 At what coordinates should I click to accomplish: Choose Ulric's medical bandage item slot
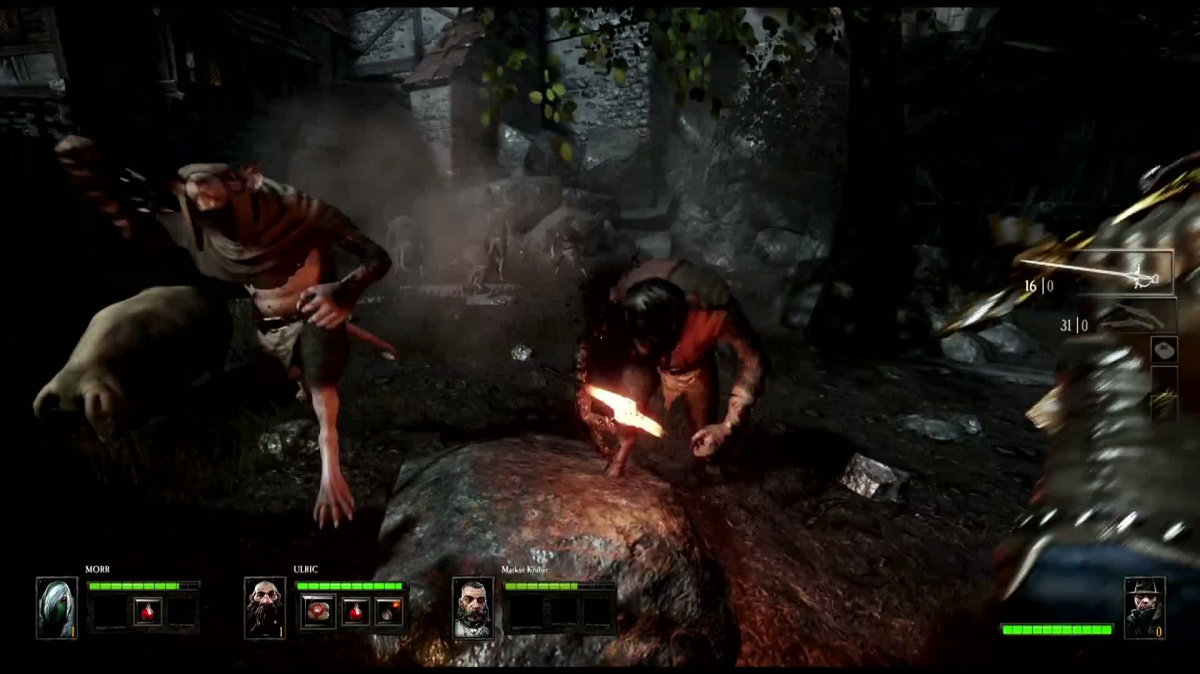coord(319,610)
